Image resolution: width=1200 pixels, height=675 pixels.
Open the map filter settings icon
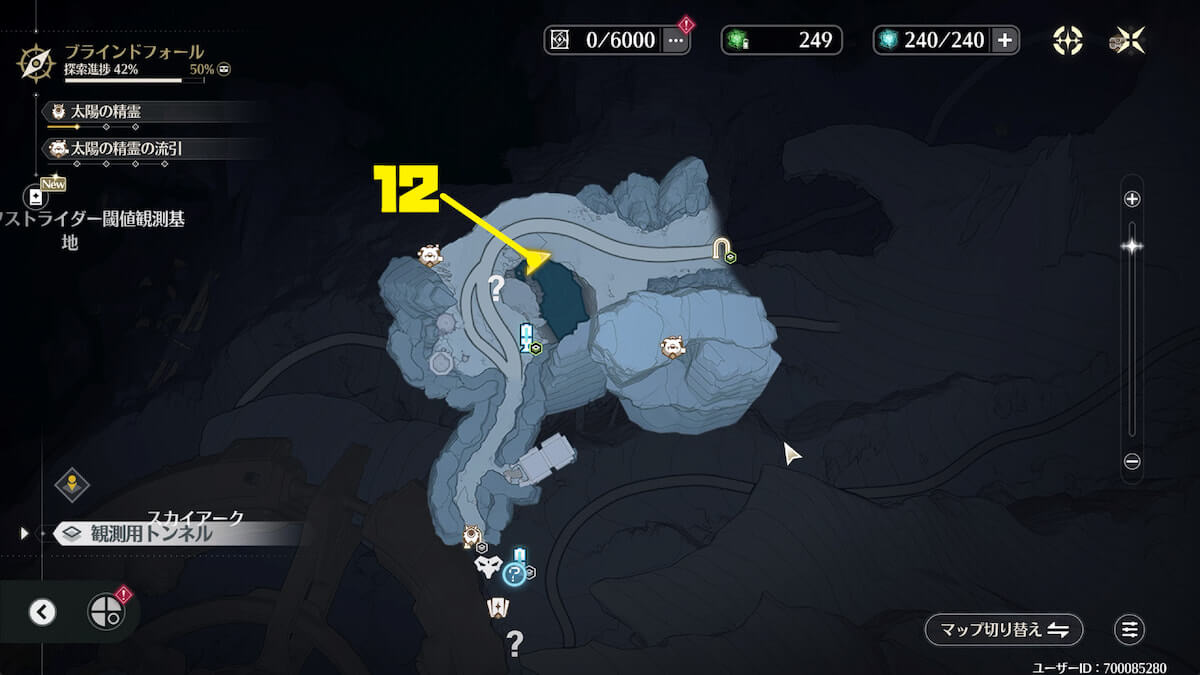point(1129,629)
